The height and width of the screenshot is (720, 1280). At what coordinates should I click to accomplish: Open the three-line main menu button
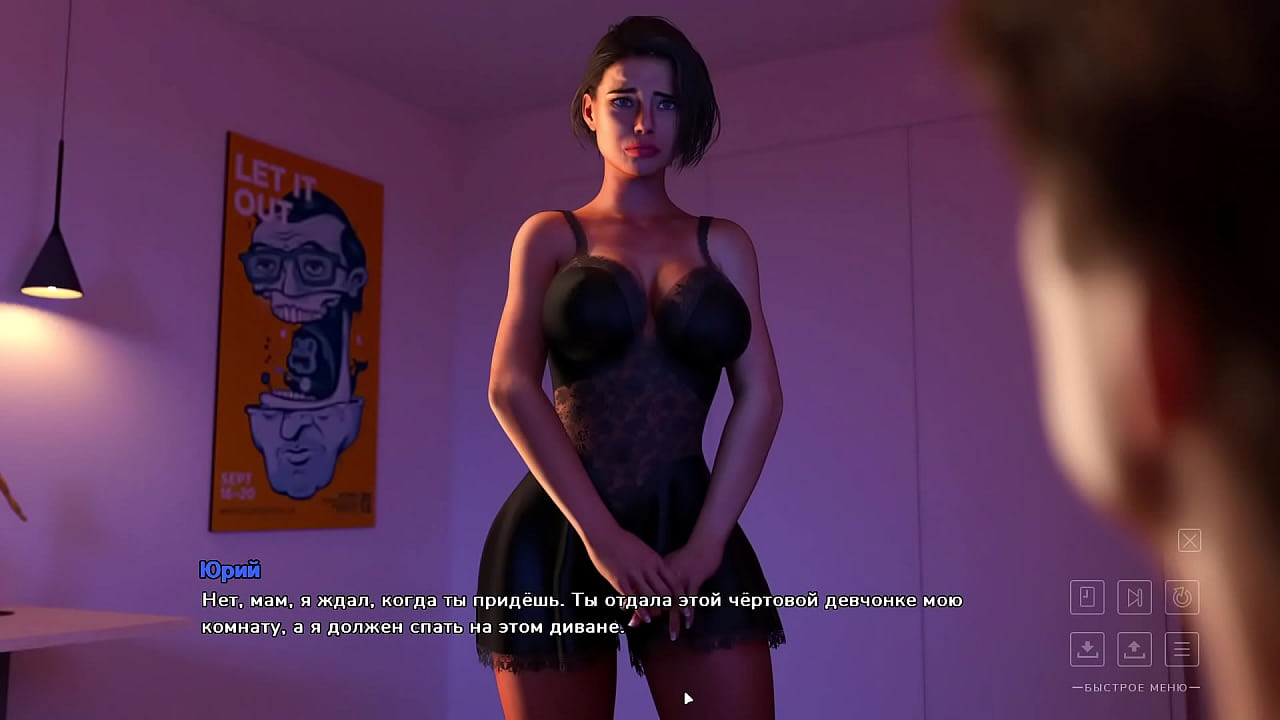point(1182,649)
